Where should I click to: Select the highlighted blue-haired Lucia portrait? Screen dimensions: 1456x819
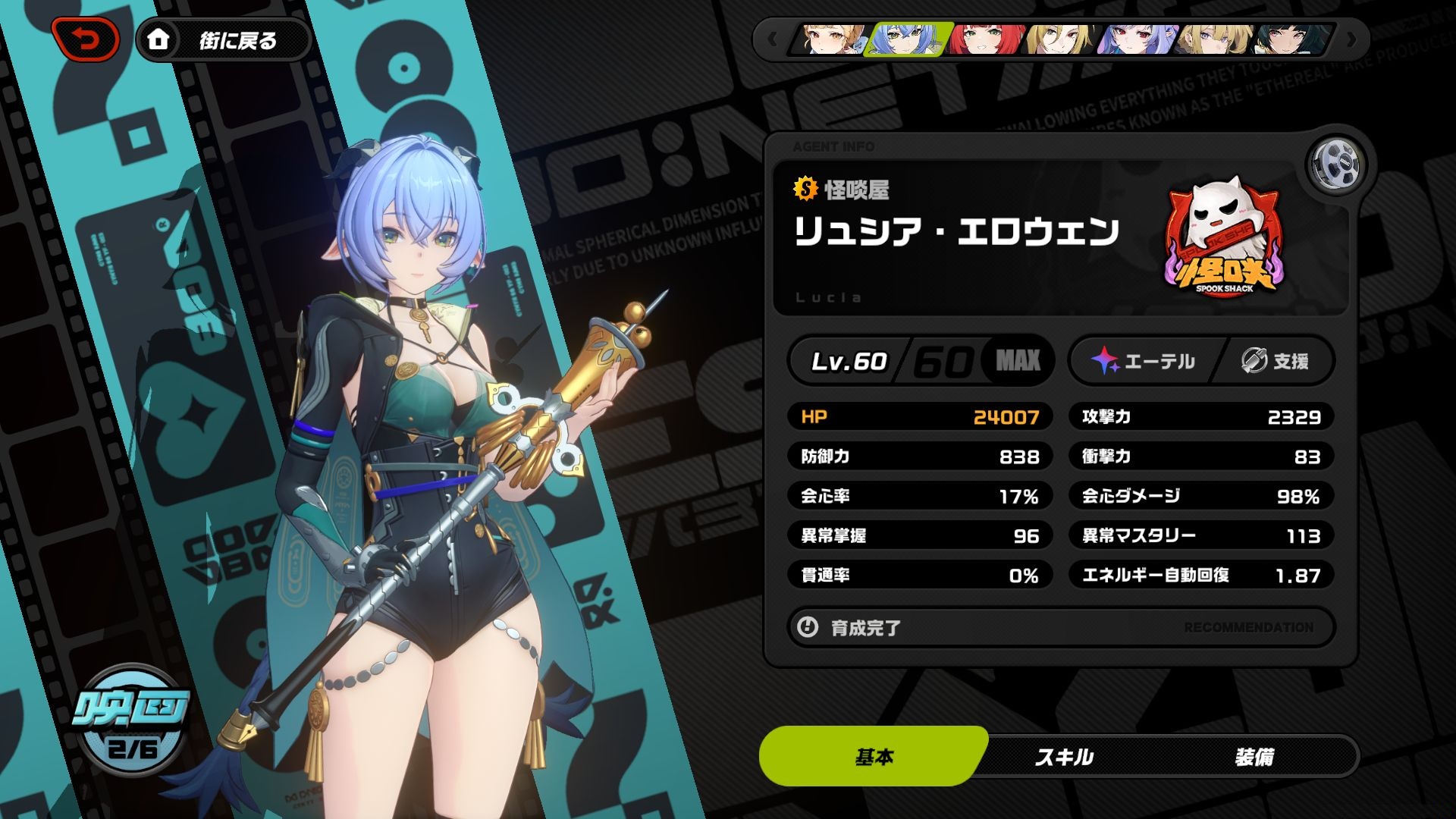tap(908, 39)
